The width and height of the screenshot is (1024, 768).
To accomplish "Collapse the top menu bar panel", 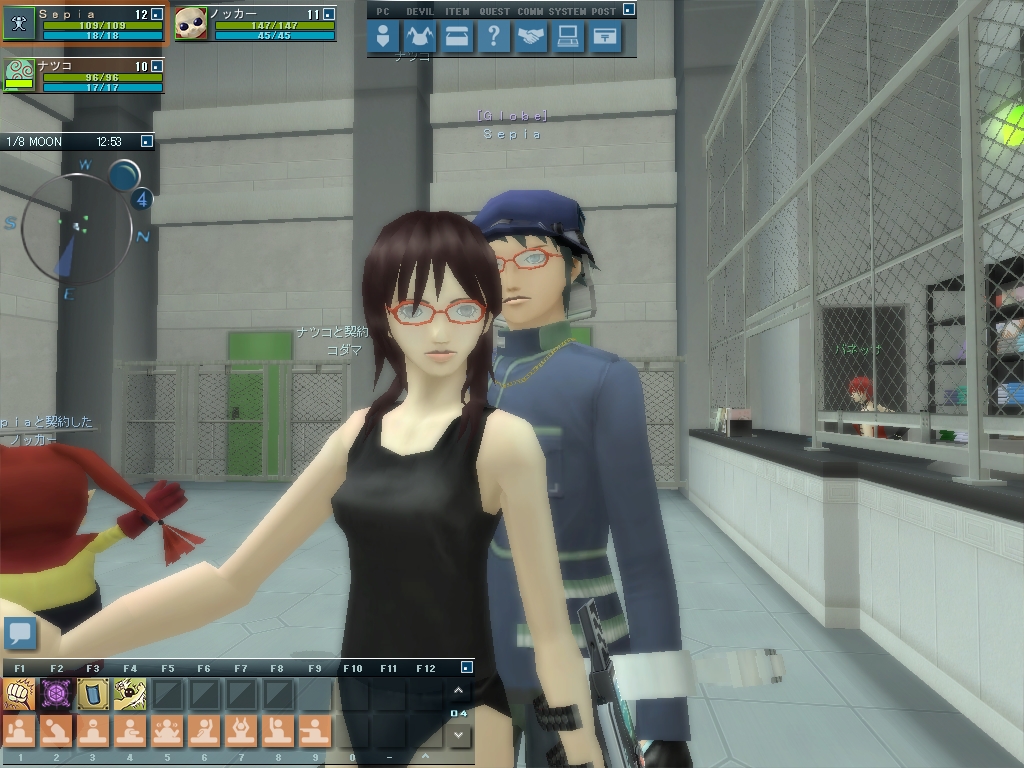I will (x=628, y=10).
